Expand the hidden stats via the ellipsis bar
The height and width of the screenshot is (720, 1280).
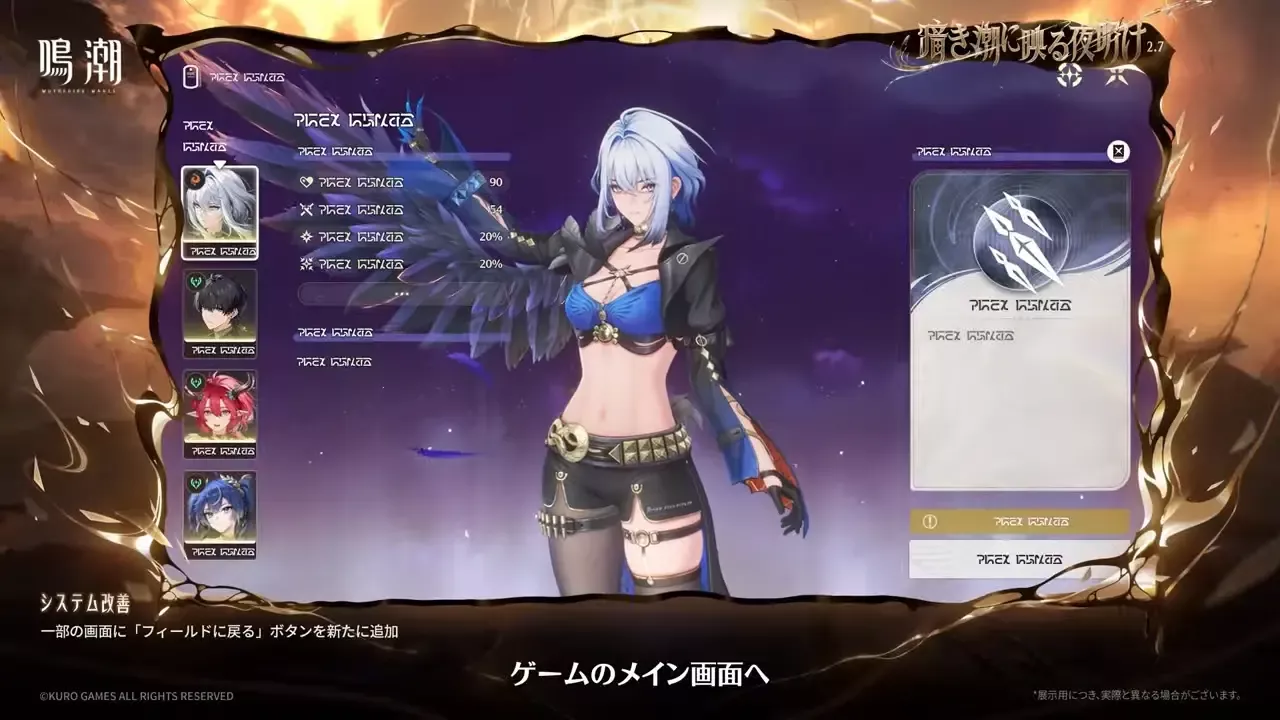(402, 291)
